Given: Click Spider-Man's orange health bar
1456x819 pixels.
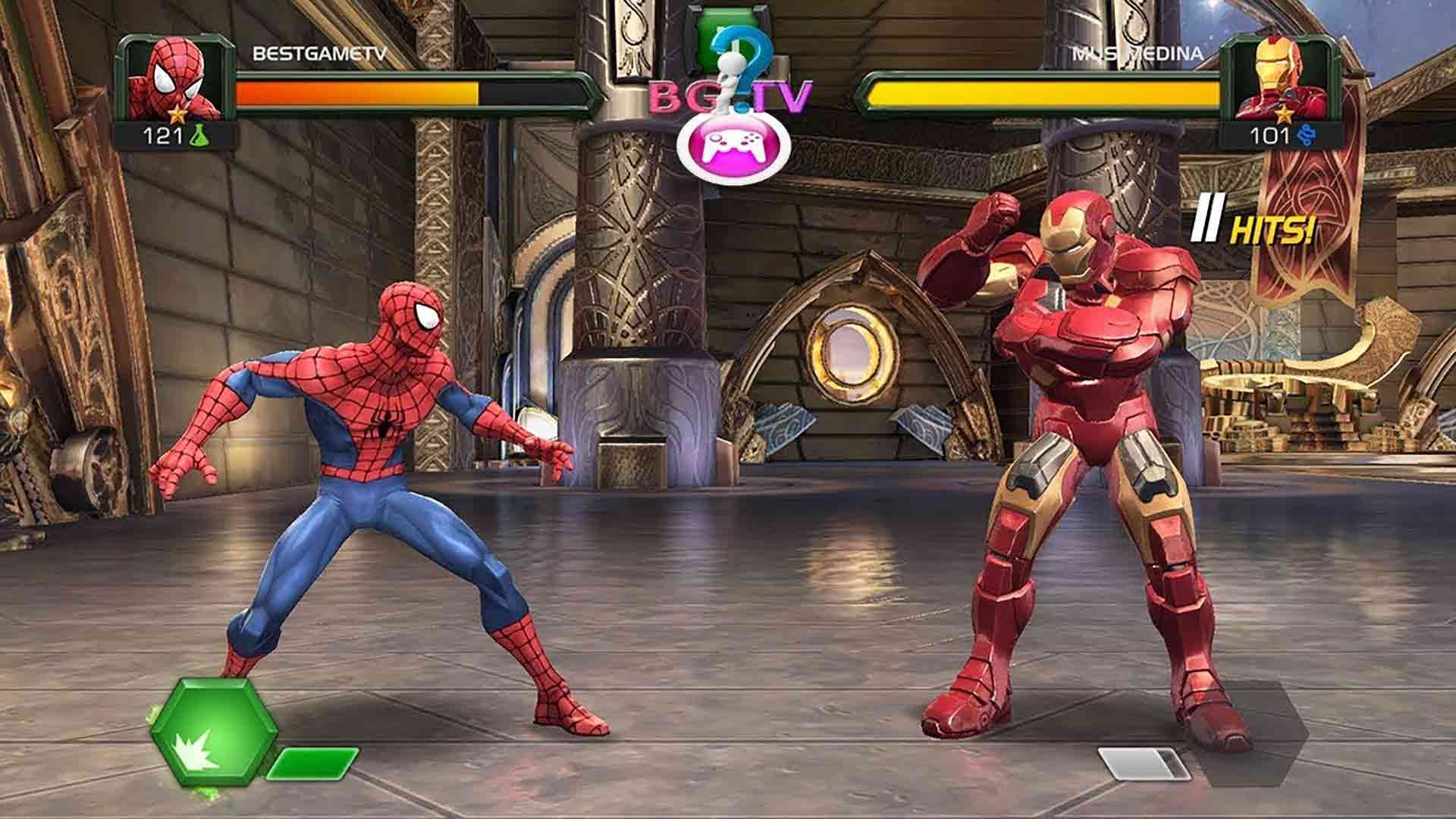Looking at the screenshot, I should pos(356,93).
